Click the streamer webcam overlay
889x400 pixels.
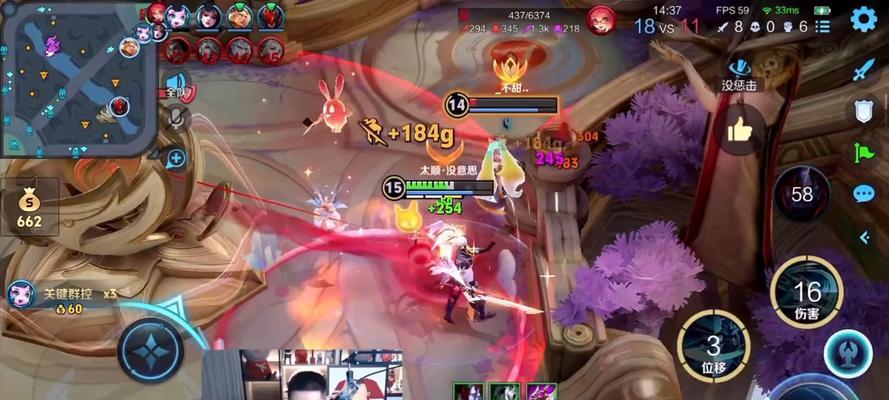click(x=302, y=374)
